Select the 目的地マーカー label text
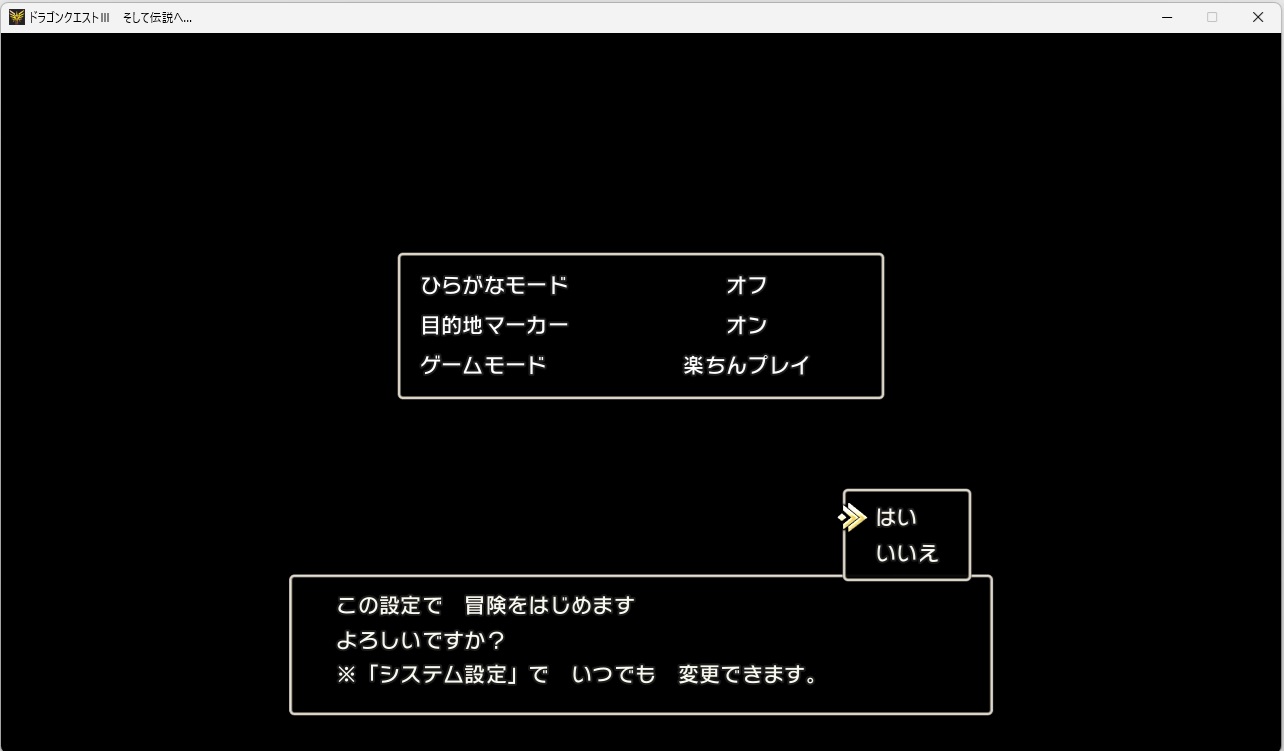The width and height of the screenshot is (1284, 751). [x=494, y=325]
